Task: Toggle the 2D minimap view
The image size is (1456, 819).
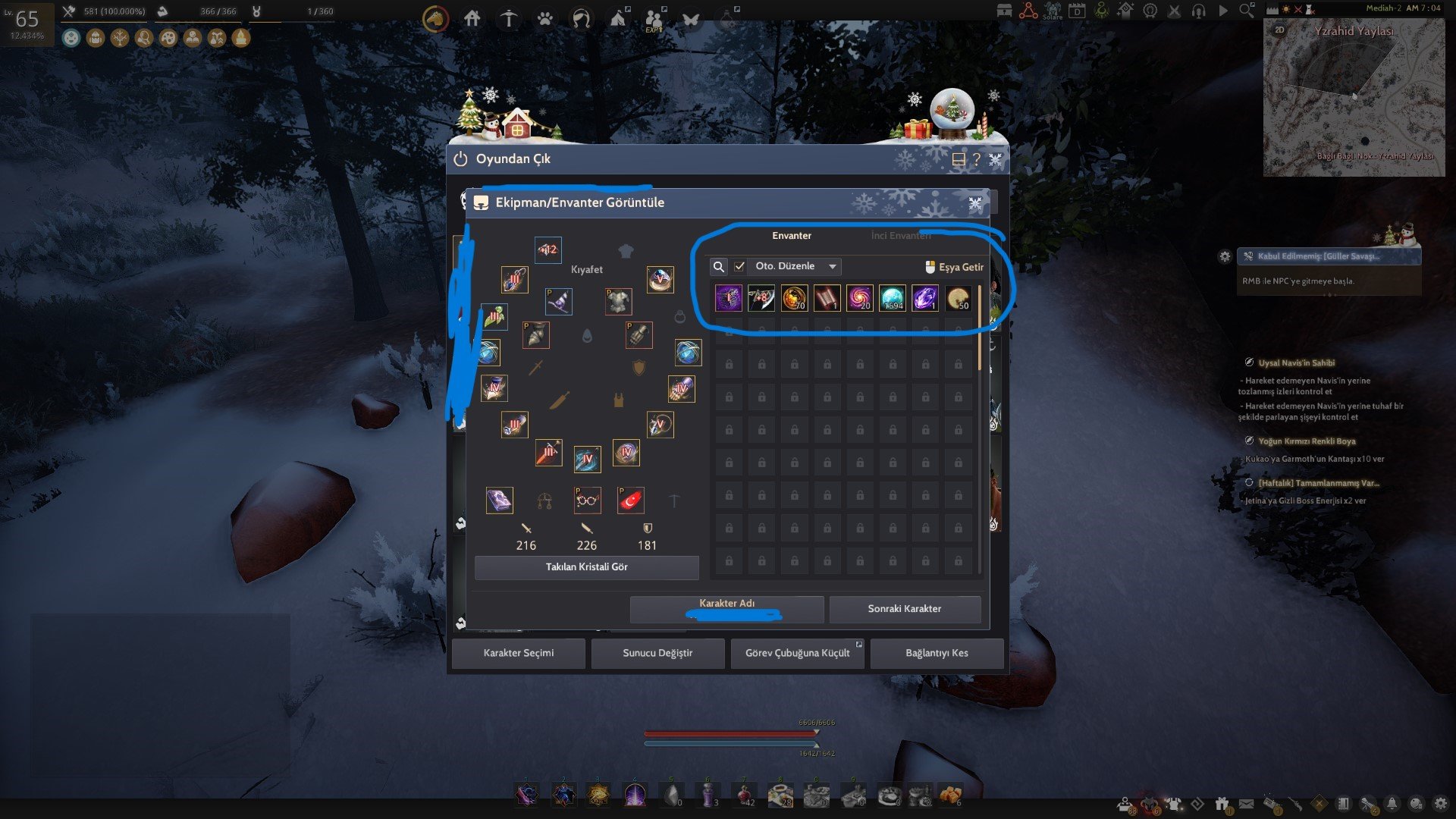Action: click(x=1281, y=29)
